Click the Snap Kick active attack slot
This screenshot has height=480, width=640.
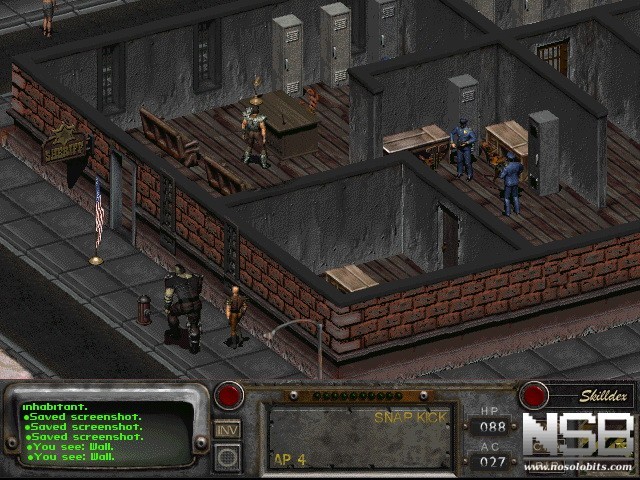[362, 436]
